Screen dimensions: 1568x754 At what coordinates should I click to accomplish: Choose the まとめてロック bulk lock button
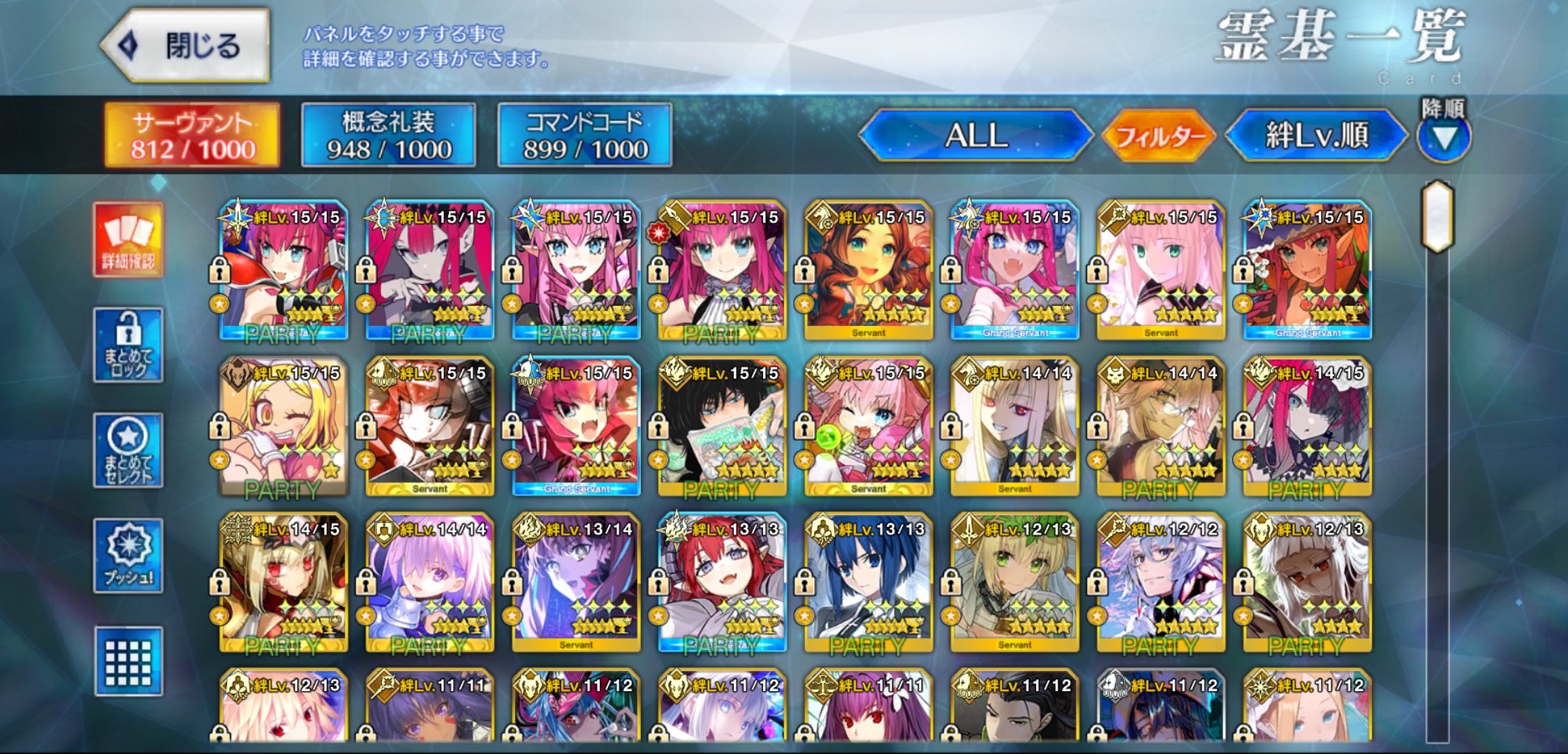pos(128,346)
